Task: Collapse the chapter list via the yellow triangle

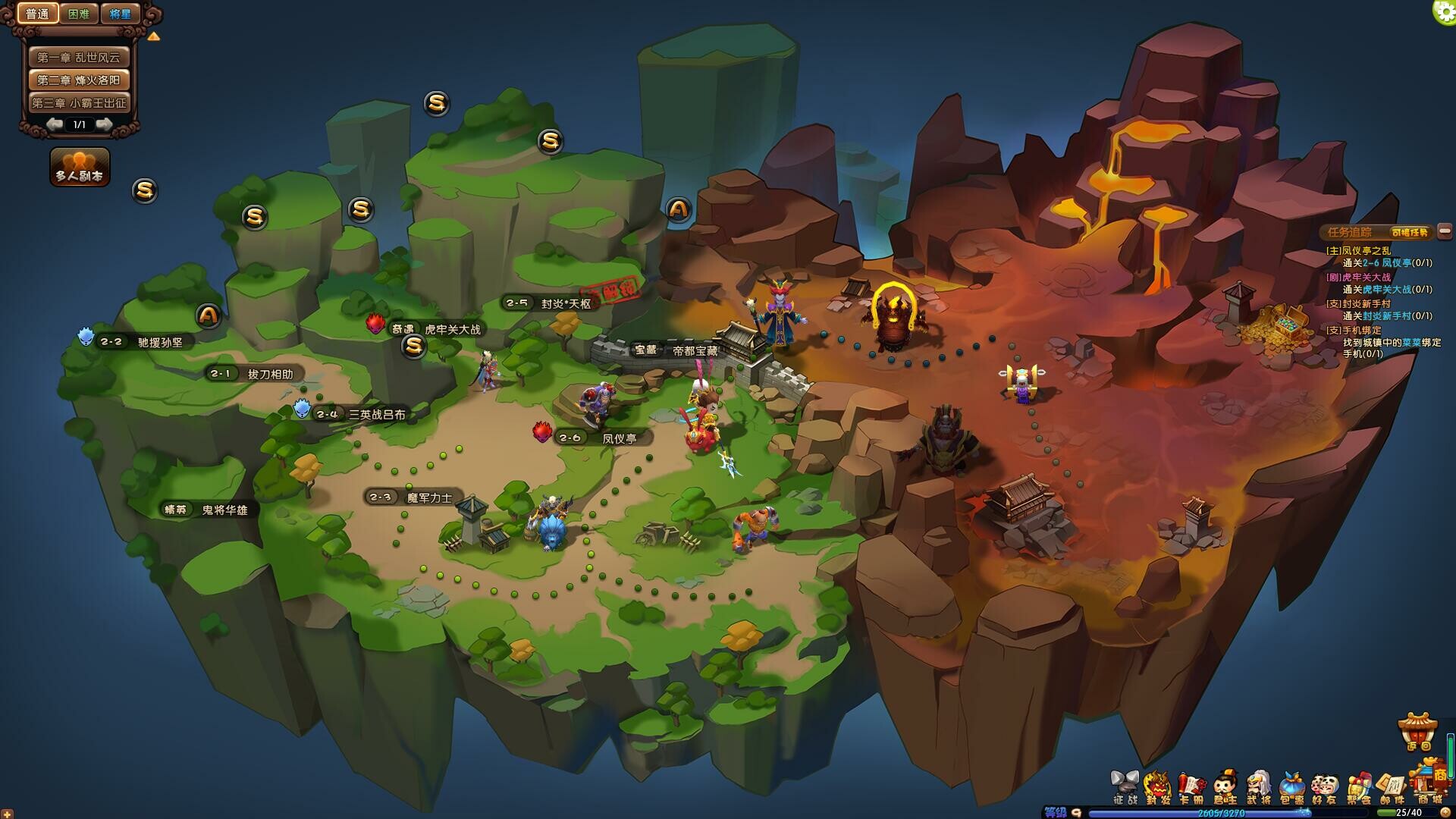Action: (153, 36)
